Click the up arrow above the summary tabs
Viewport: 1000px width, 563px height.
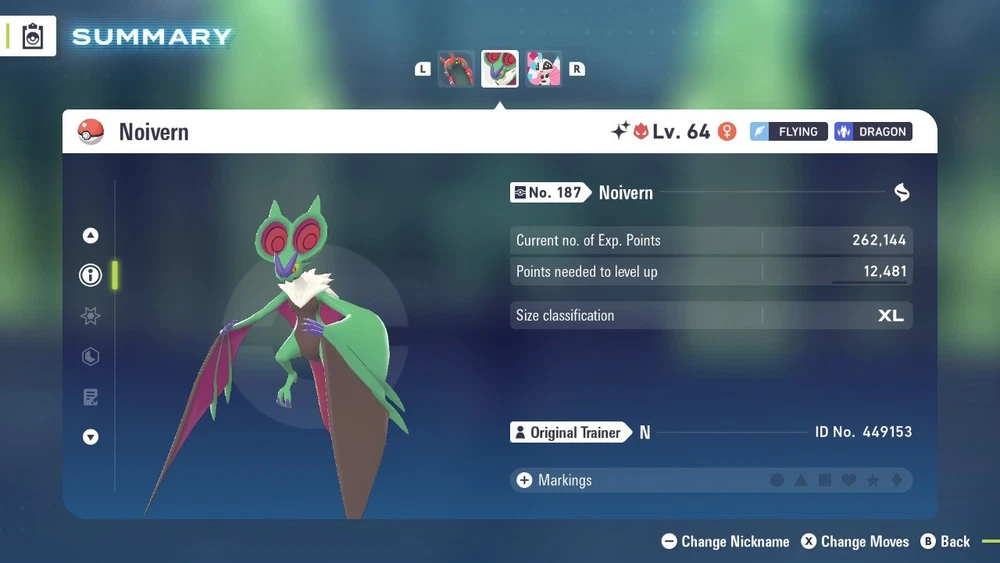[91, 236]
